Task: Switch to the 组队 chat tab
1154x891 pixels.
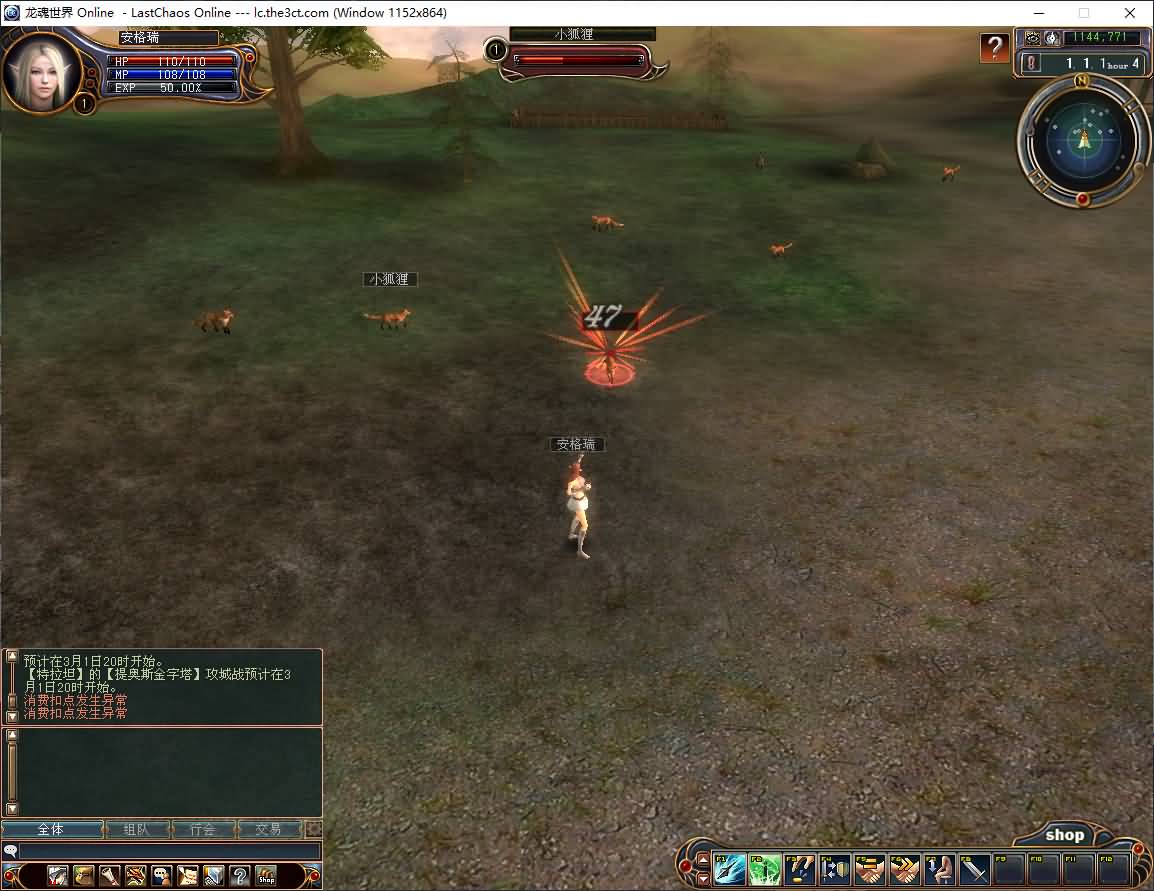Action: coord(136,830)
